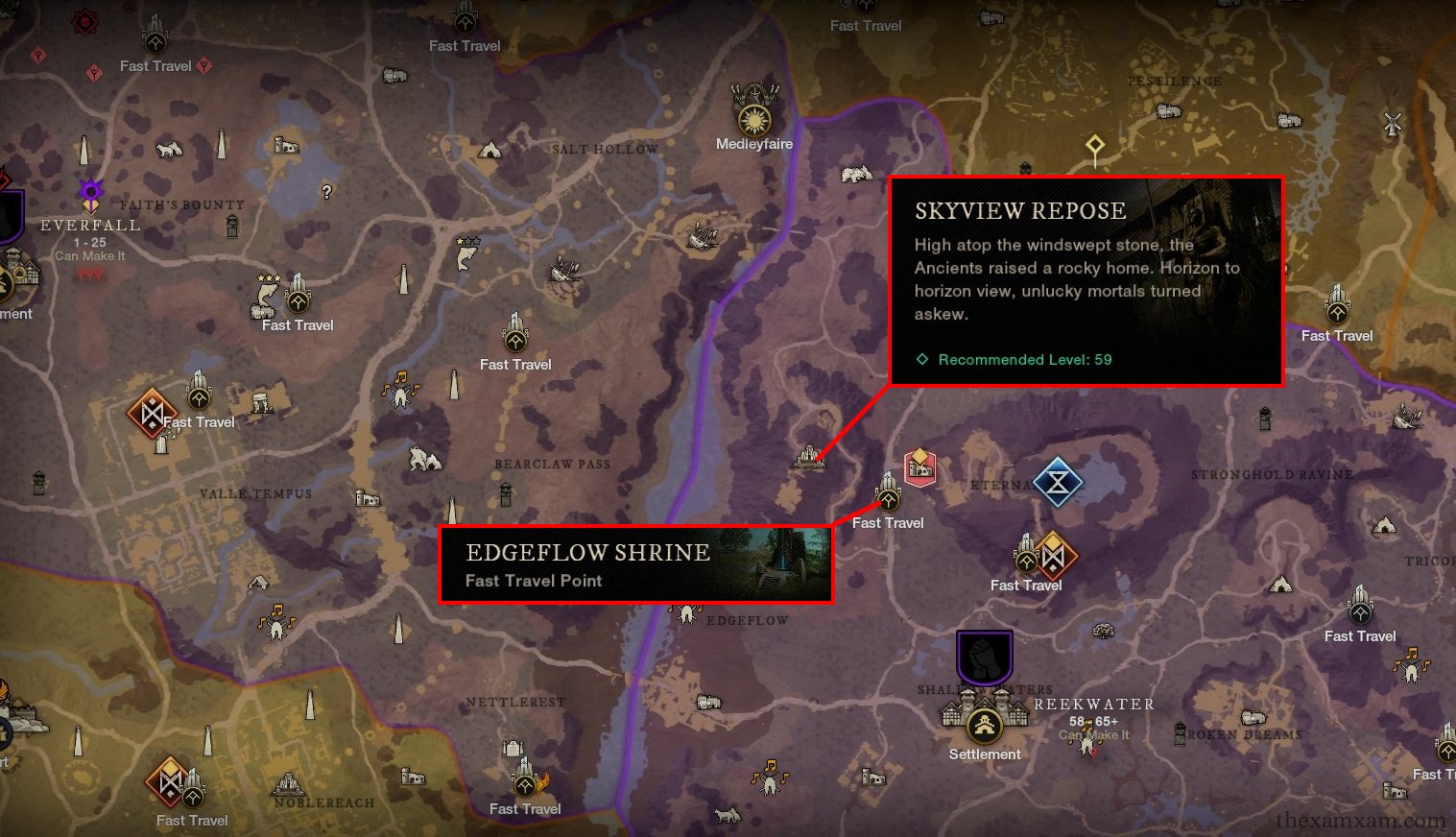The height and width of the screenshot is (837, 1456).
Task: Click the Skyview Repose landmark icon
Action: (808, 457)
